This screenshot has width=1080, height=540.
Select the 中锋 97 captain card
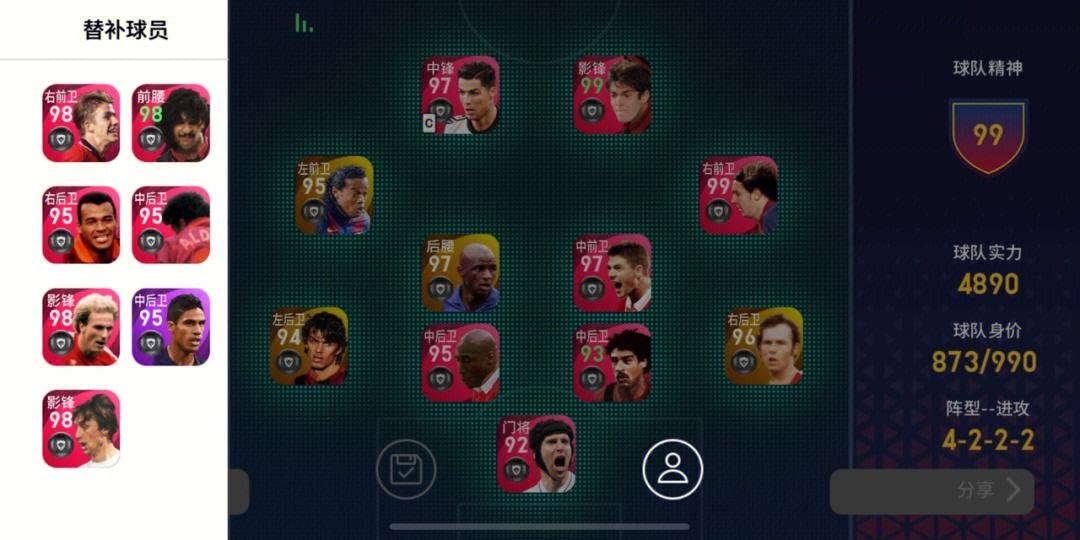coord(460,95)
